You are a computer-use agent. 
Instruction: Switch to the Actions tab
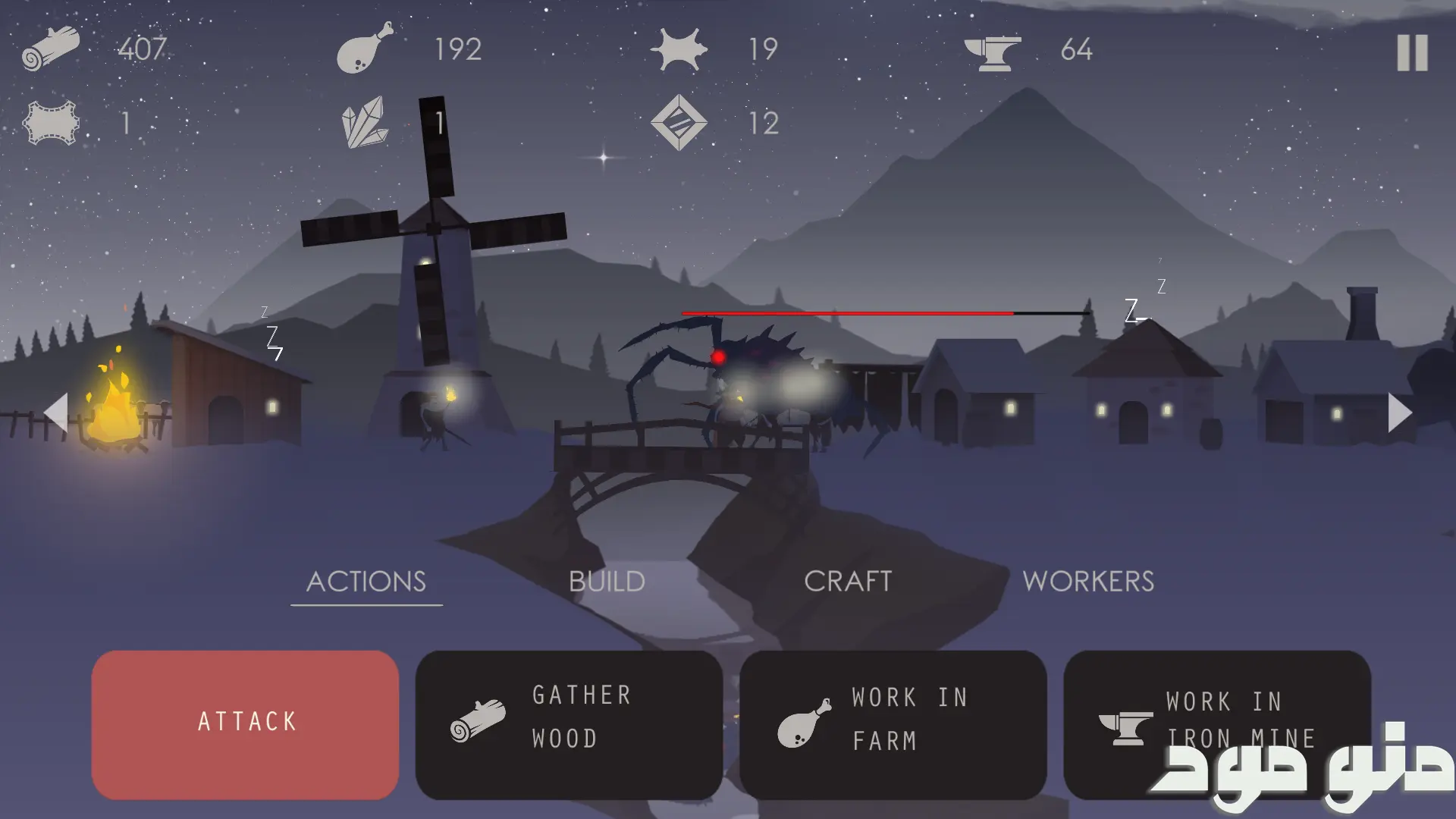[366, 582]
